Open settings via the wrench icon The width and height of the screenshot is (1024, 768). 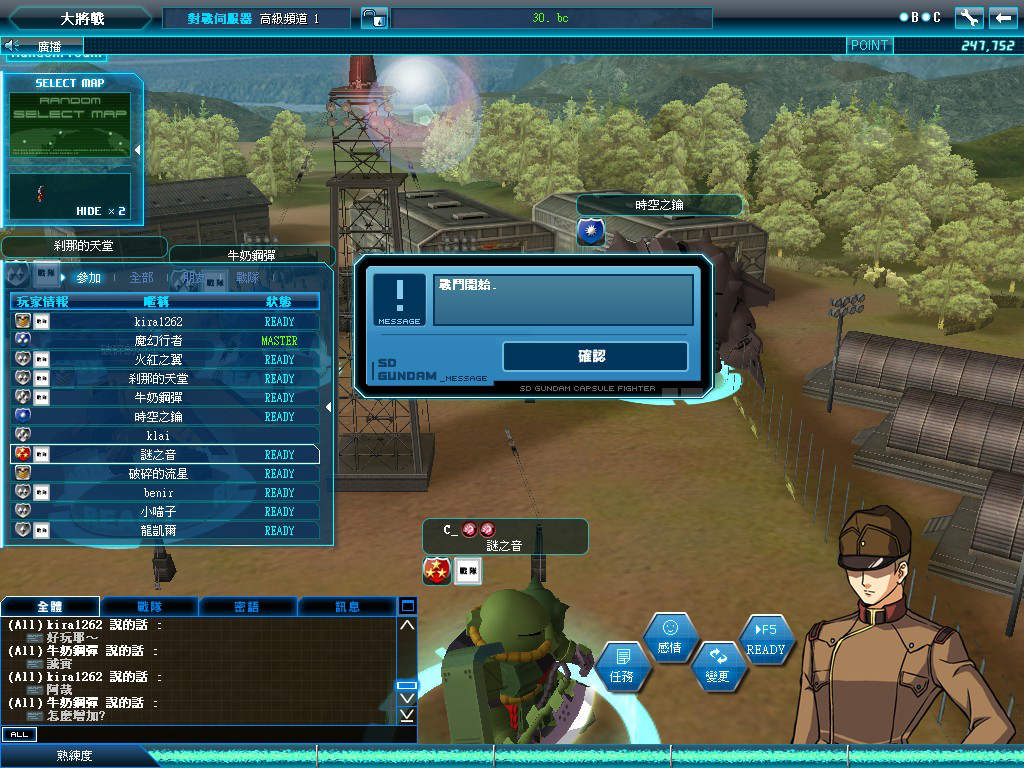point(969,18)
